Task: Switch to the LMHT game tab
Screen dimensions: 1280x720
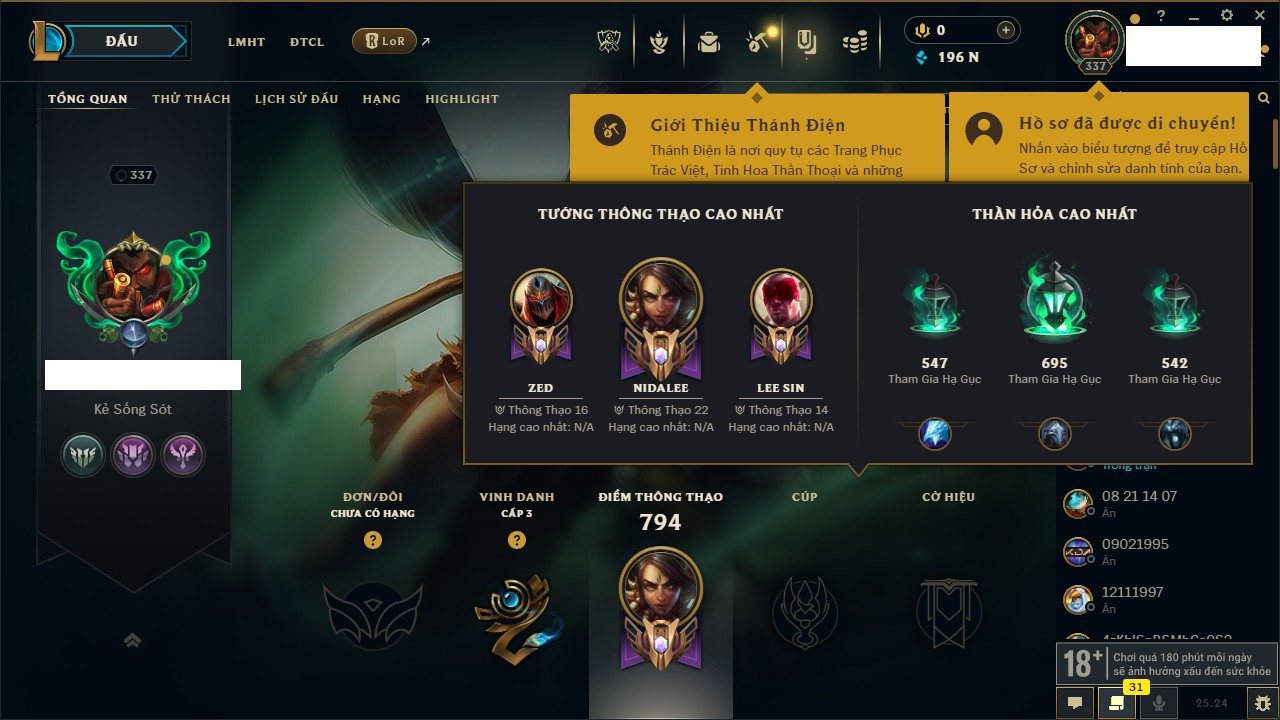Action: (246, 42)
